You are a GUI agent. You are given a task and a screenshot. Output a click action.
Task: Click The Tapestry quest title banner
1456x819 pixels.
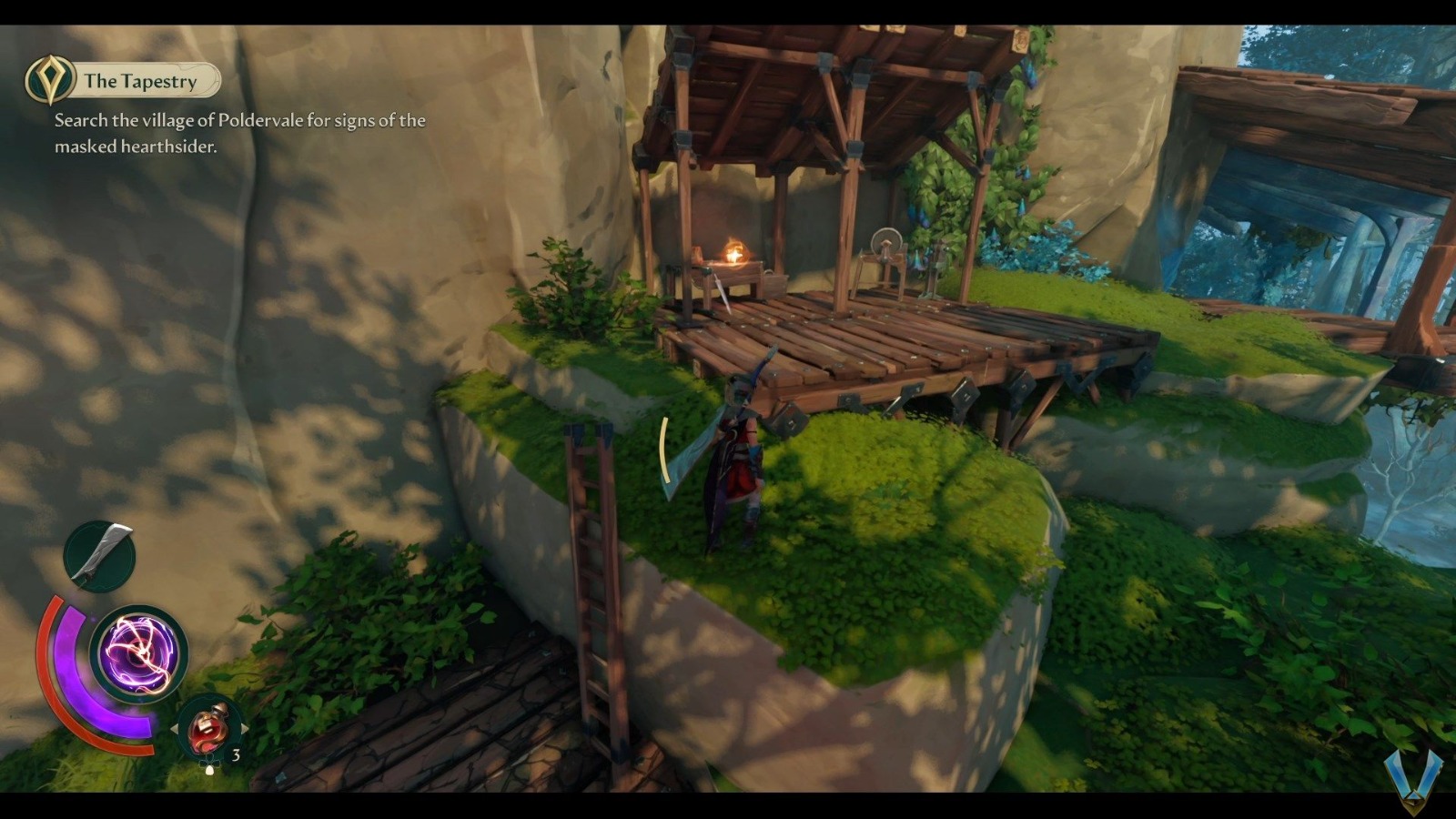[141, 81]
